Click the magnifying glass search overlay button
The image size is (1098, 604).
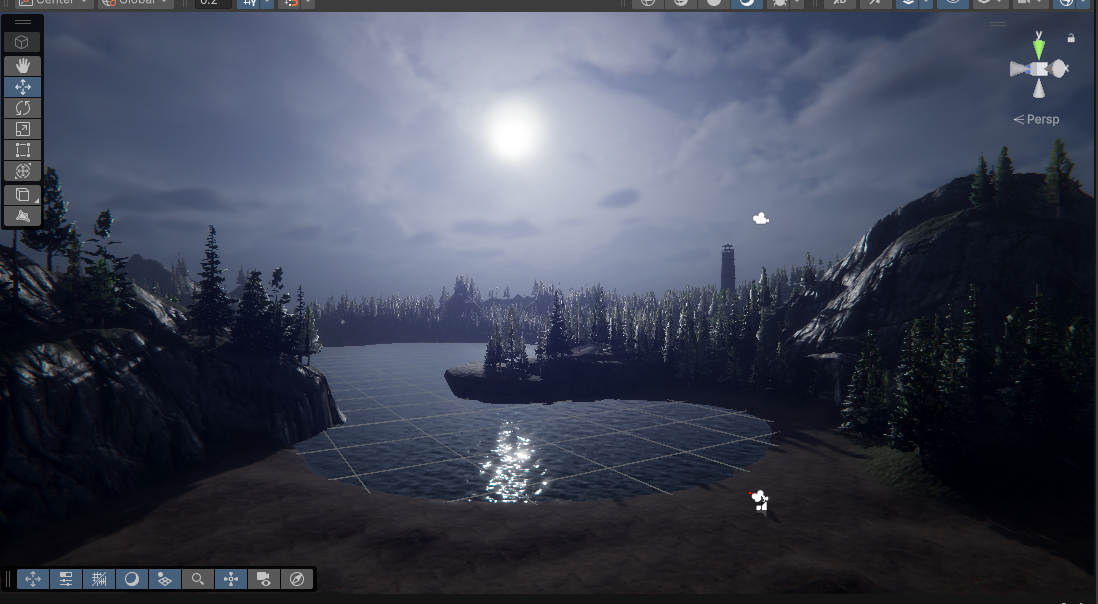coord(198,579)
